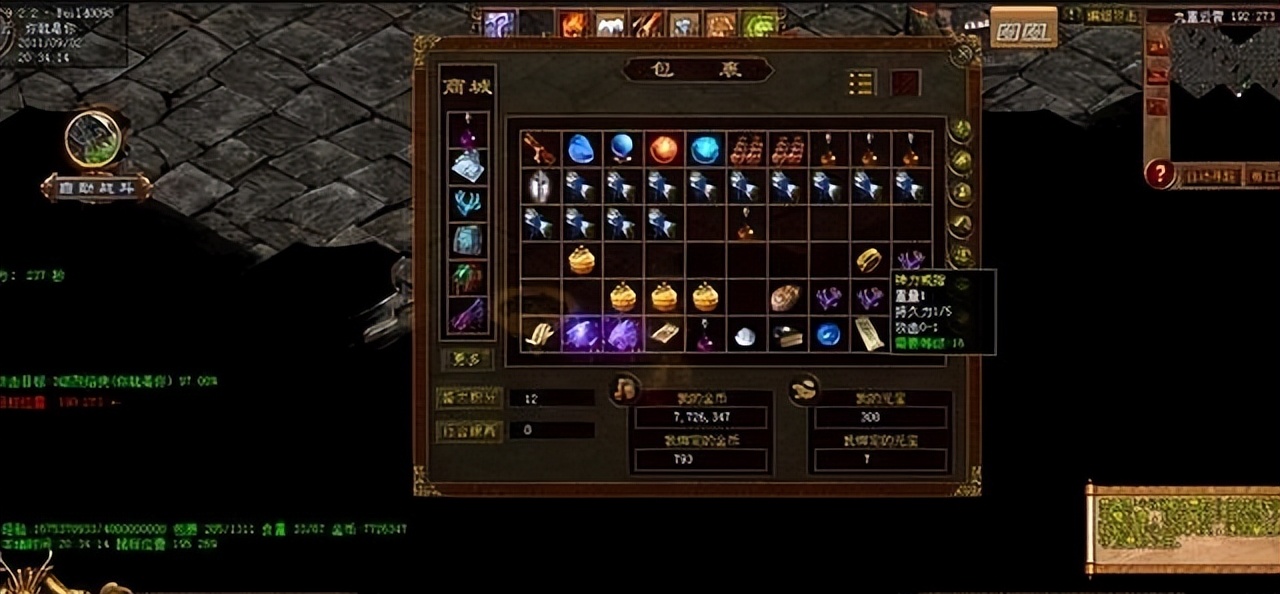
Task: Click the red question mark help button
Action: click(x=1159, y=174)
